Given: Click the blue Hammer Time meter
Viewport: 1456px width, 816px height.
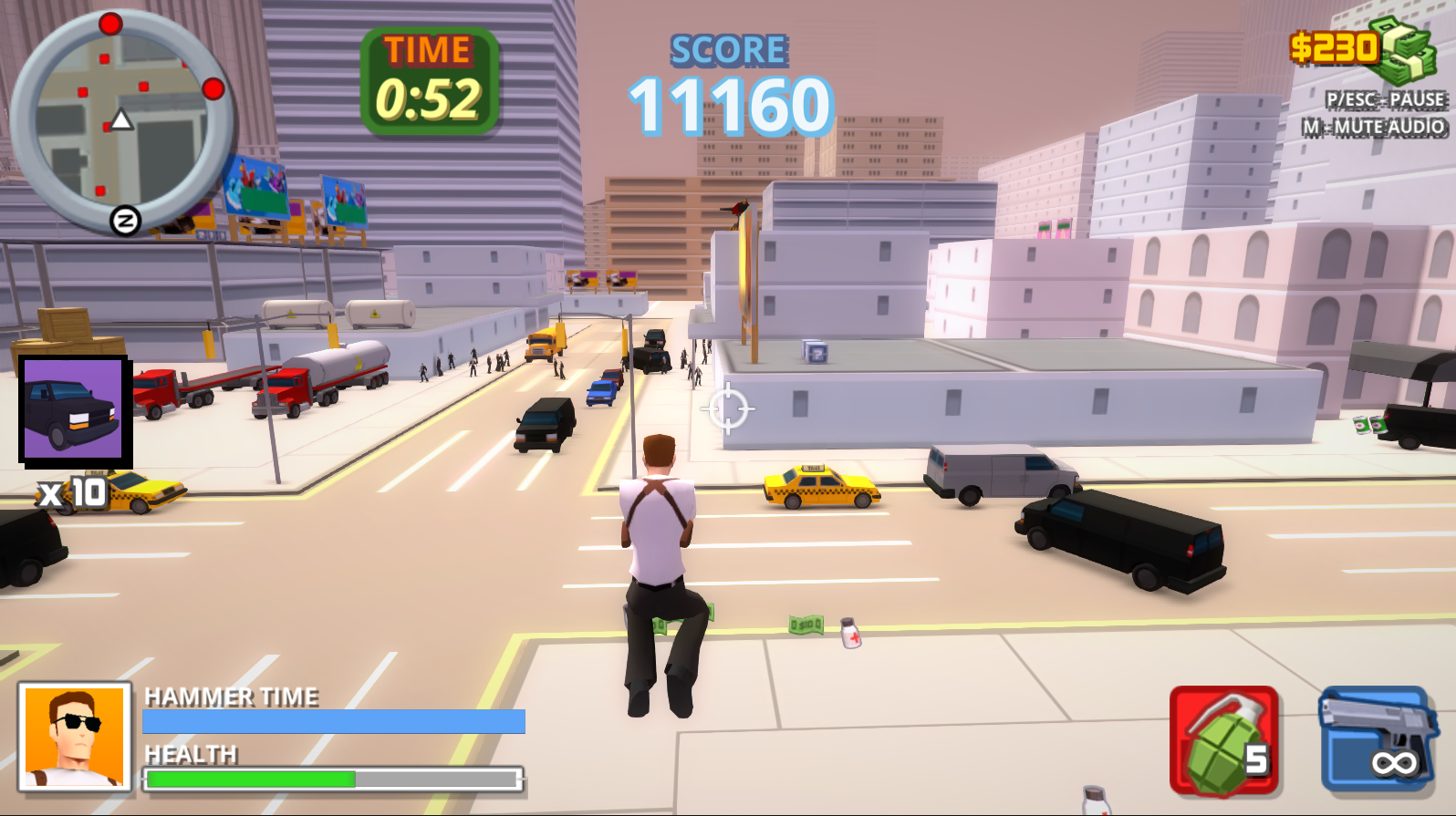Looking at the screenshot, I should [334, 721].
